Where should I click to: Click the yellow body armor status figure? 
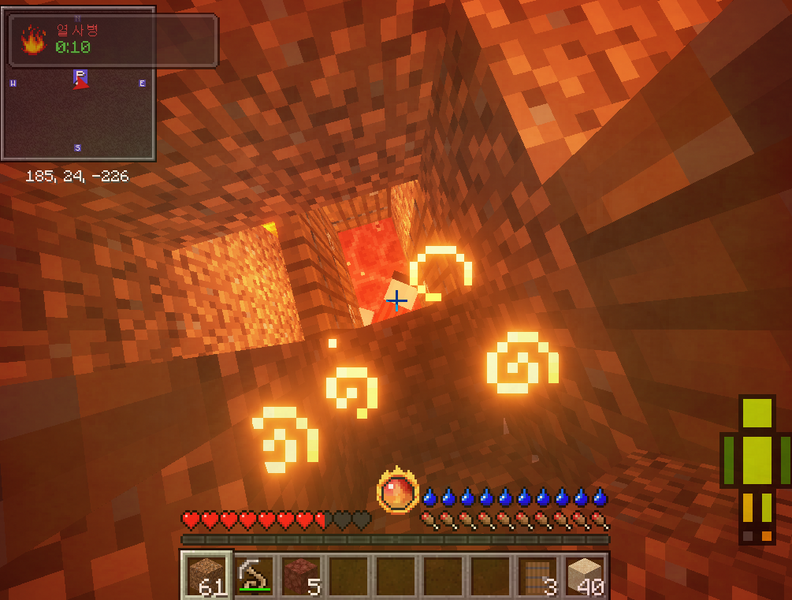point(757,468)
